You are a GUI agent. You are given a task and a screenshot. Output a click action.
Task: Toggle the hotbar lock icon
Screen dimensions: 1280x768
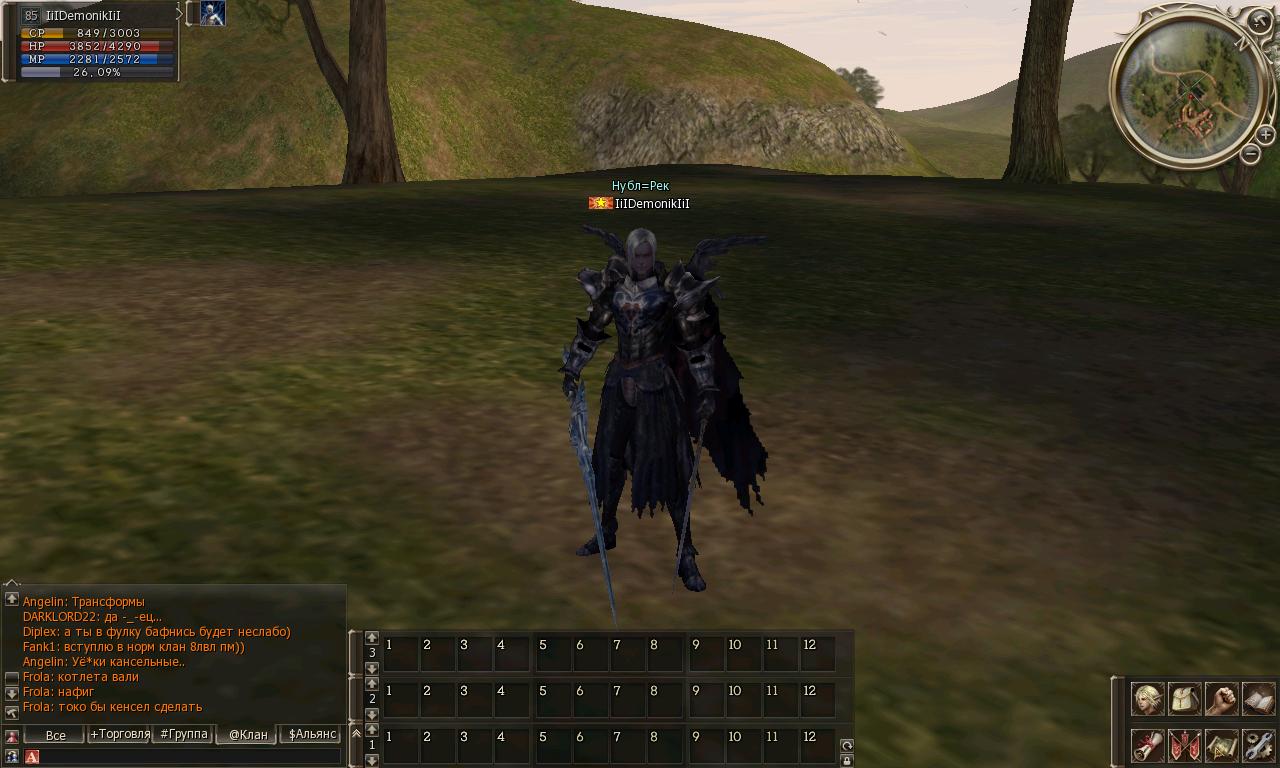tap(847, 760)
